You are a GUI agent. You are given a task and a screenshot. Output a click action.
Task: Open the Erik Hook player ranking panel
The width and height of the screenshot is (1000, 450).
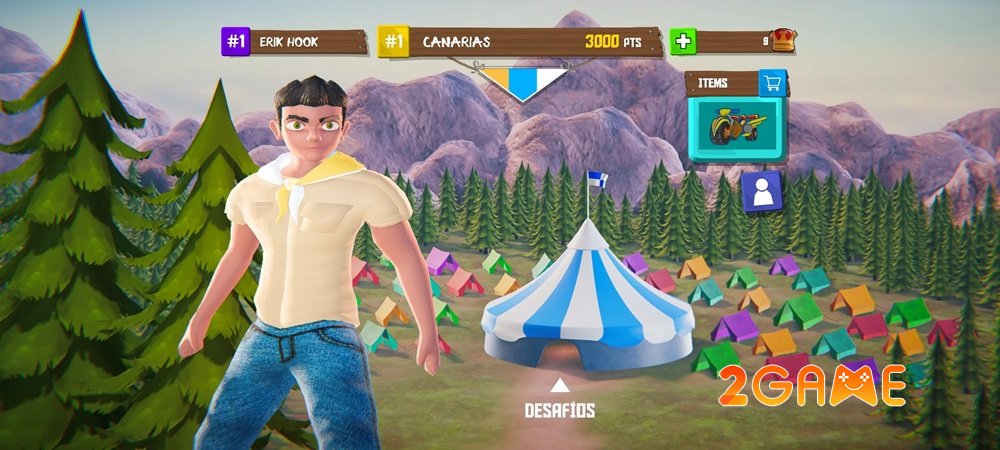294,42
